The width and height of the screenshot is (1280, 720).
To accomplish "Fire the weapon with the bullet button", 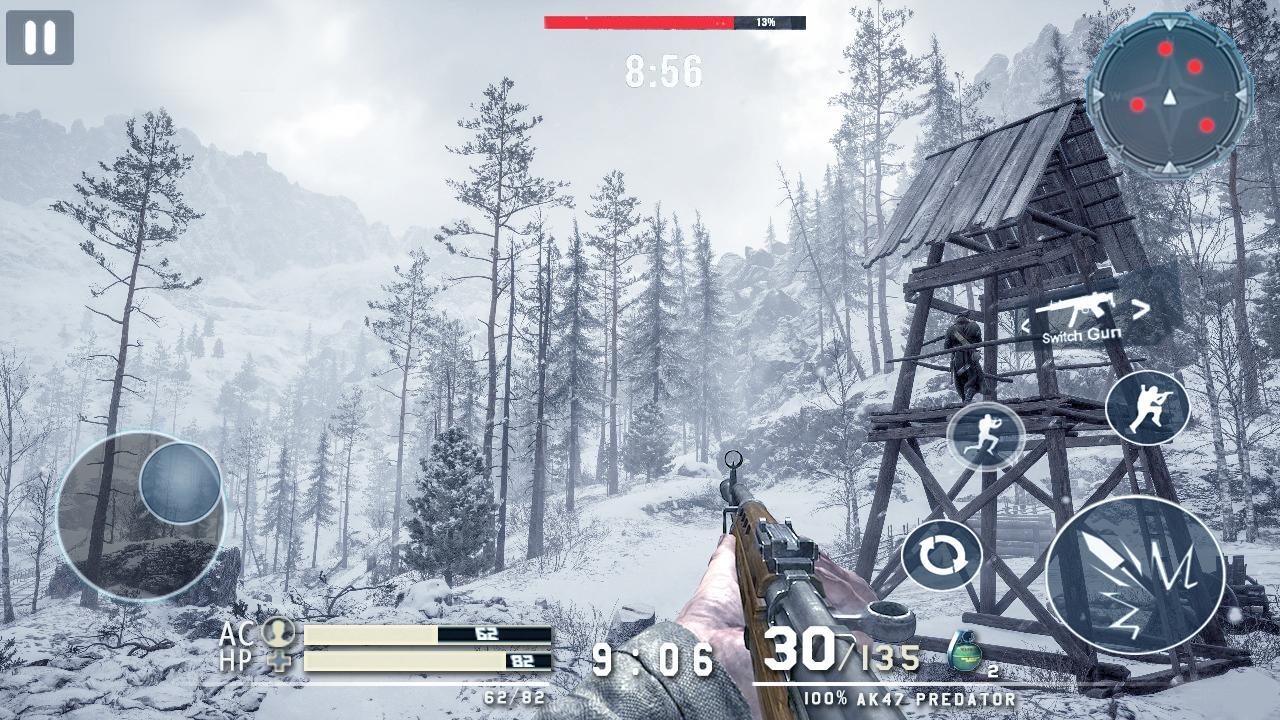I will 1135,575.
